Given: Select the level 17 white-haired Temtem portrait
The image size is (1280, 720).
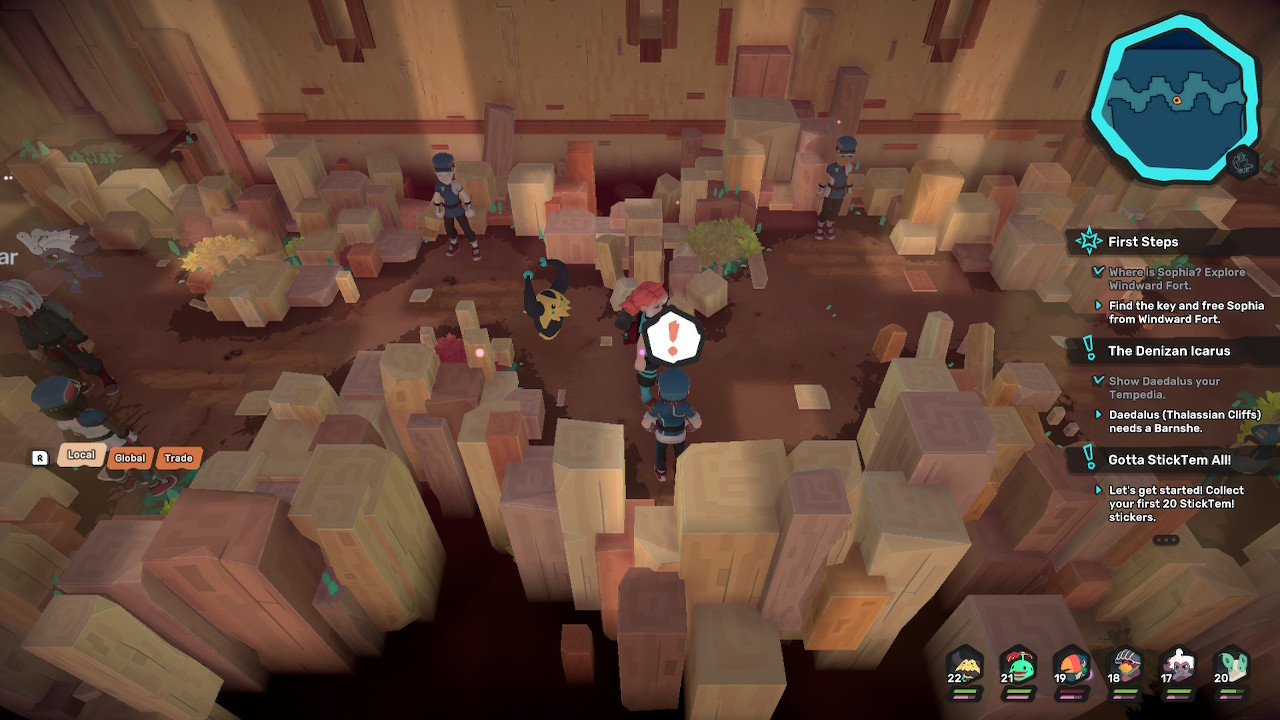Looking at the screenshot, I should [1178, 668].
